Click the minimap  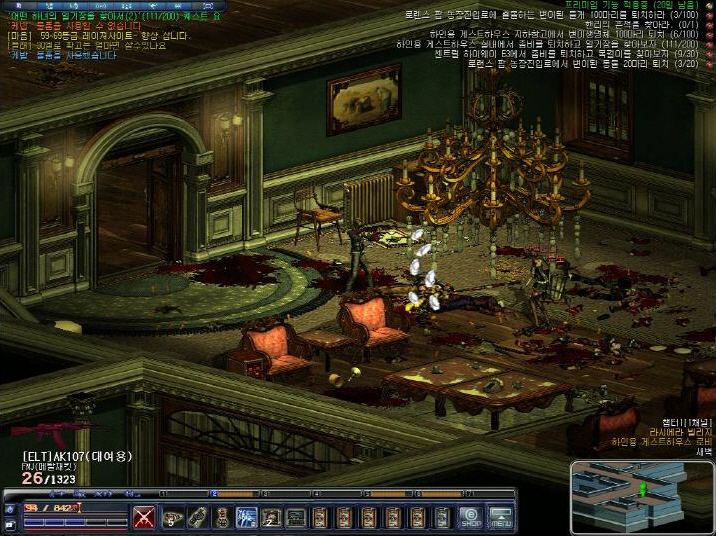[641, 495]
